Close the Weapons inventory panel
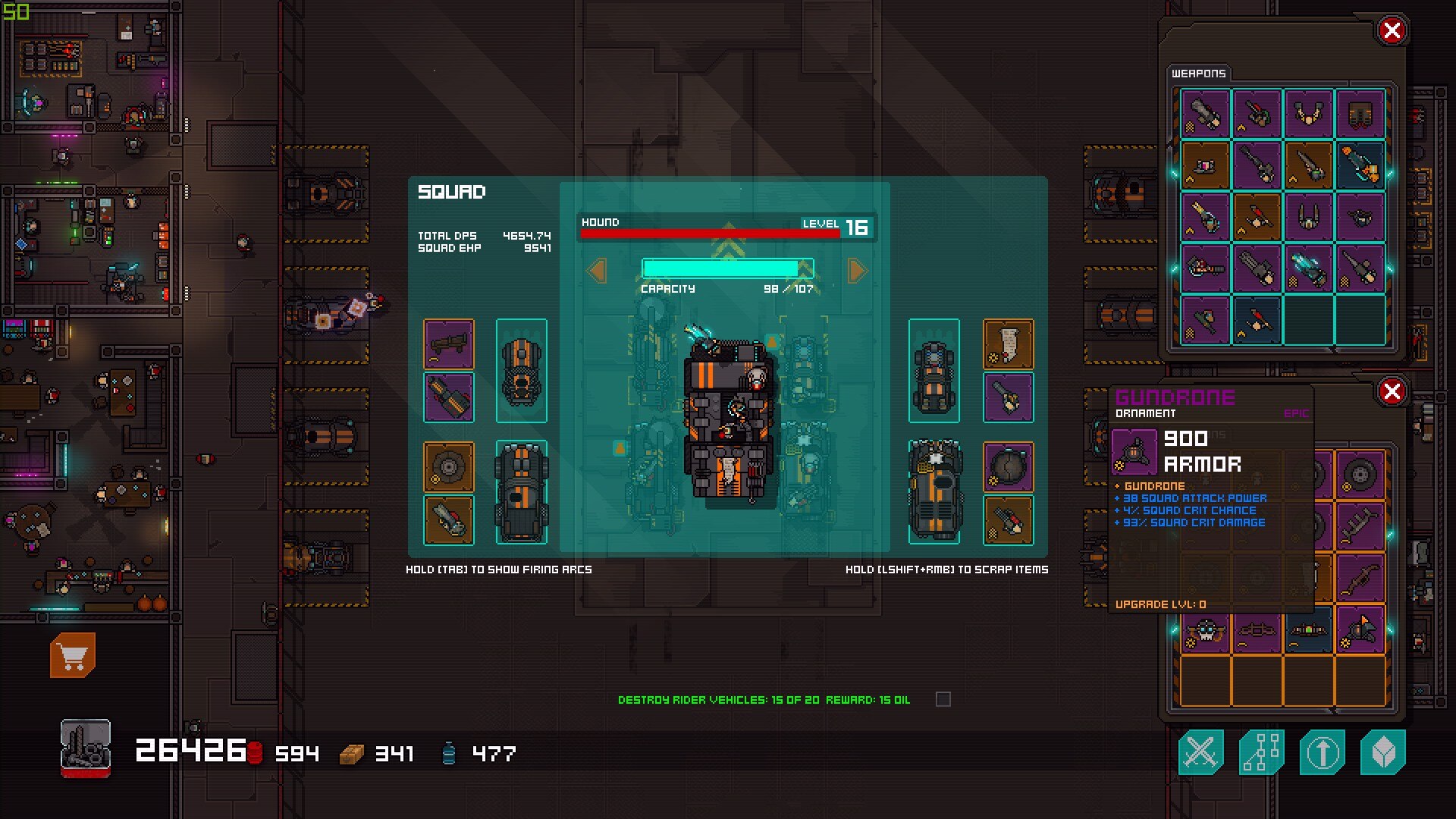 (1392, 31)
